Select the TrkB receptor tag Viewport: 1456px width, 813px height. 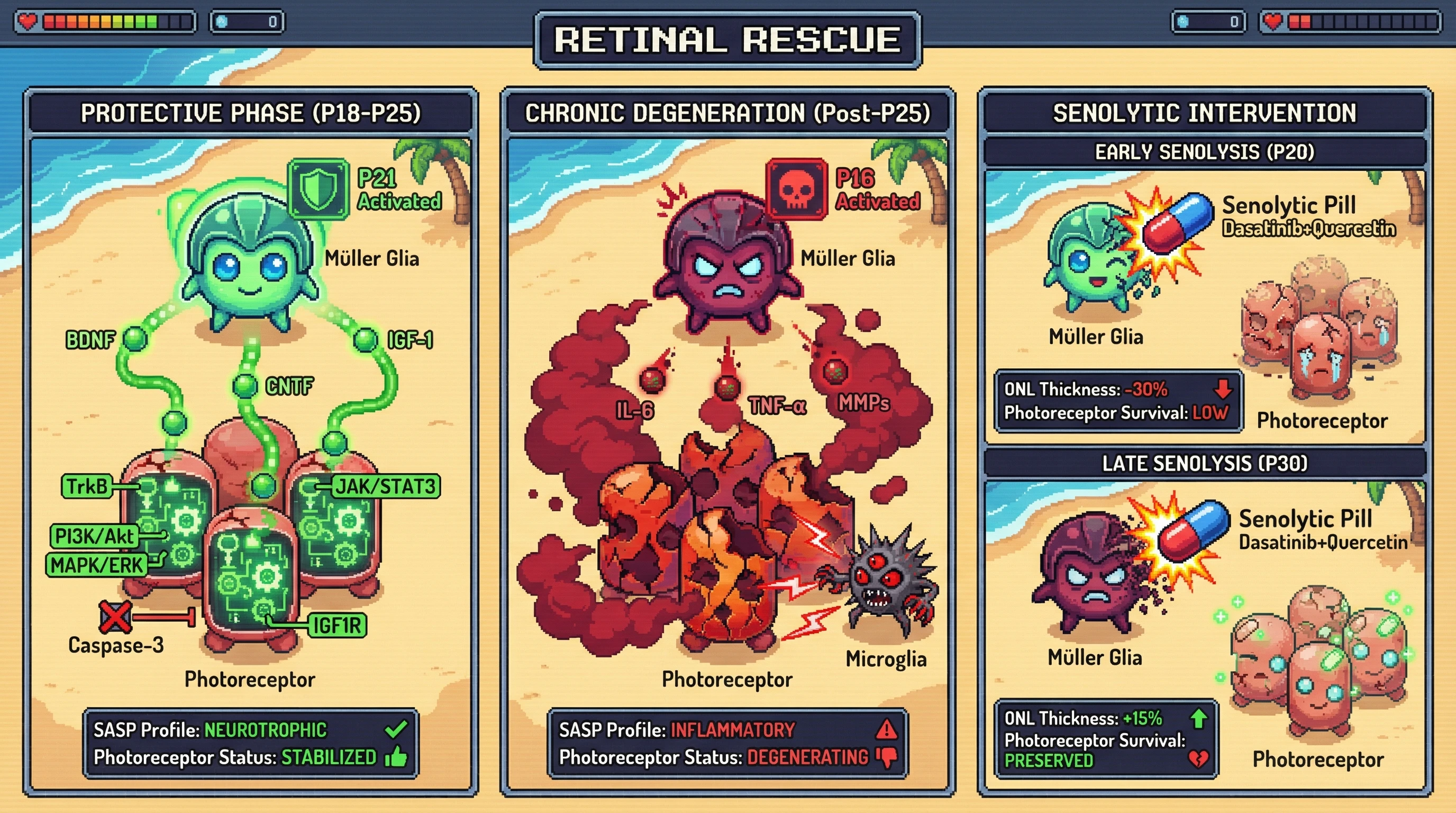[86, 486]
